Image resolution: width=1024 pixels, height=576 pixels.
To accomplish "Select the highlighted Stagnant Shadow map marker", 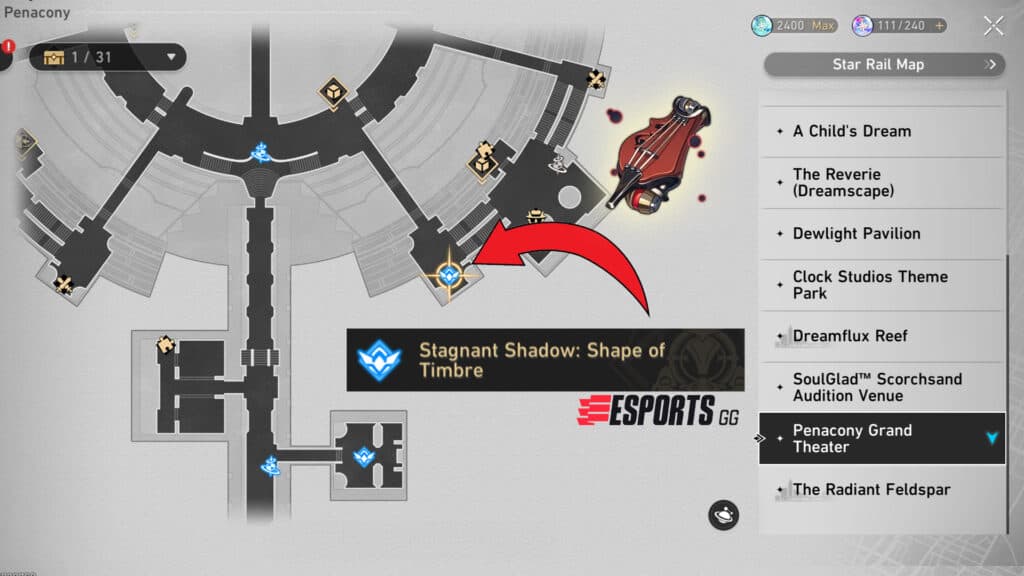I will pyautogui.click(x=447, y=274).
